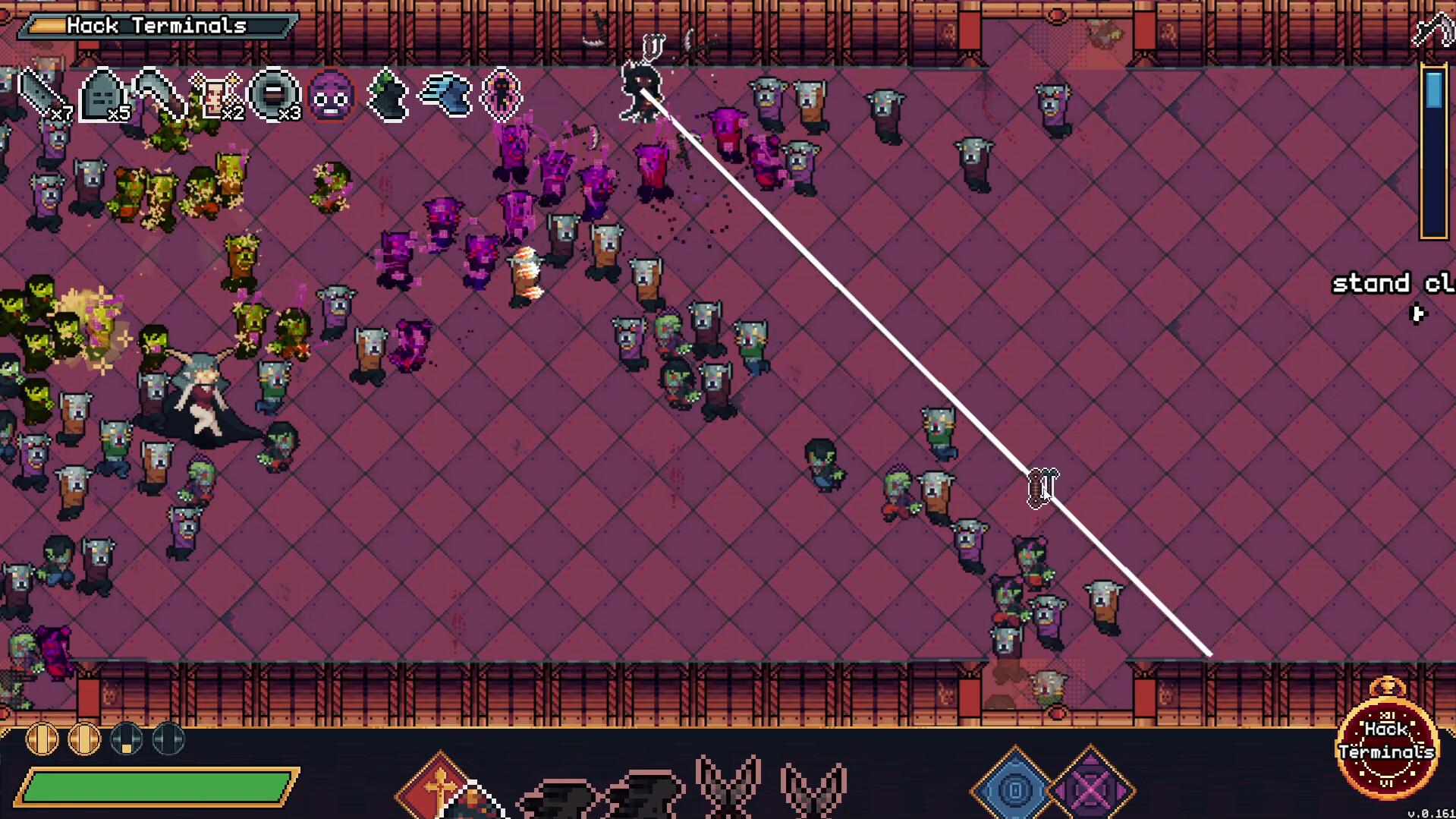Click the blue vertical gauge on right edge
Image resolution: width=1456 pixels, height=819 pixels.
coord(1434,148)
